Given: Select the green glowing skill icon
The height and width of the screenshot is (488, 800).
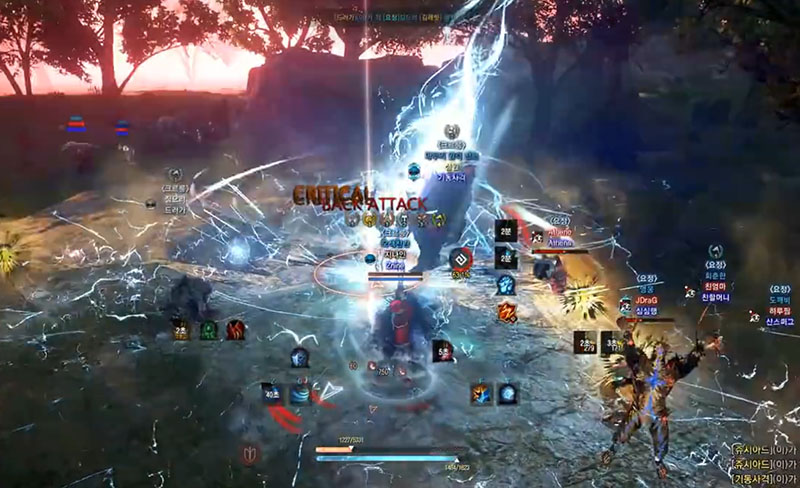Looking at the screenshot, I should tap(208, 330).
